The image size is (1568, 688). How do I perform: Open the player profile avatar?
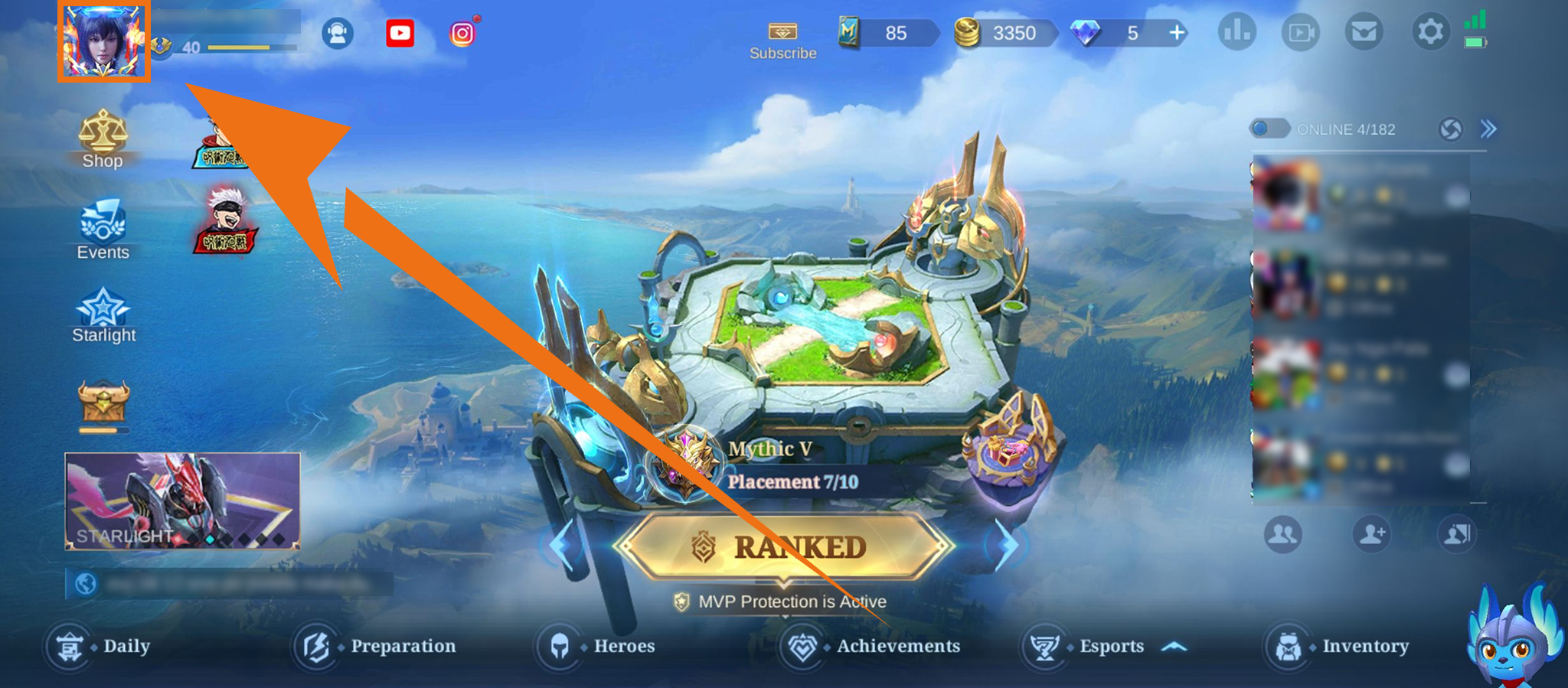pyautogui.click(x=104, y=41)
